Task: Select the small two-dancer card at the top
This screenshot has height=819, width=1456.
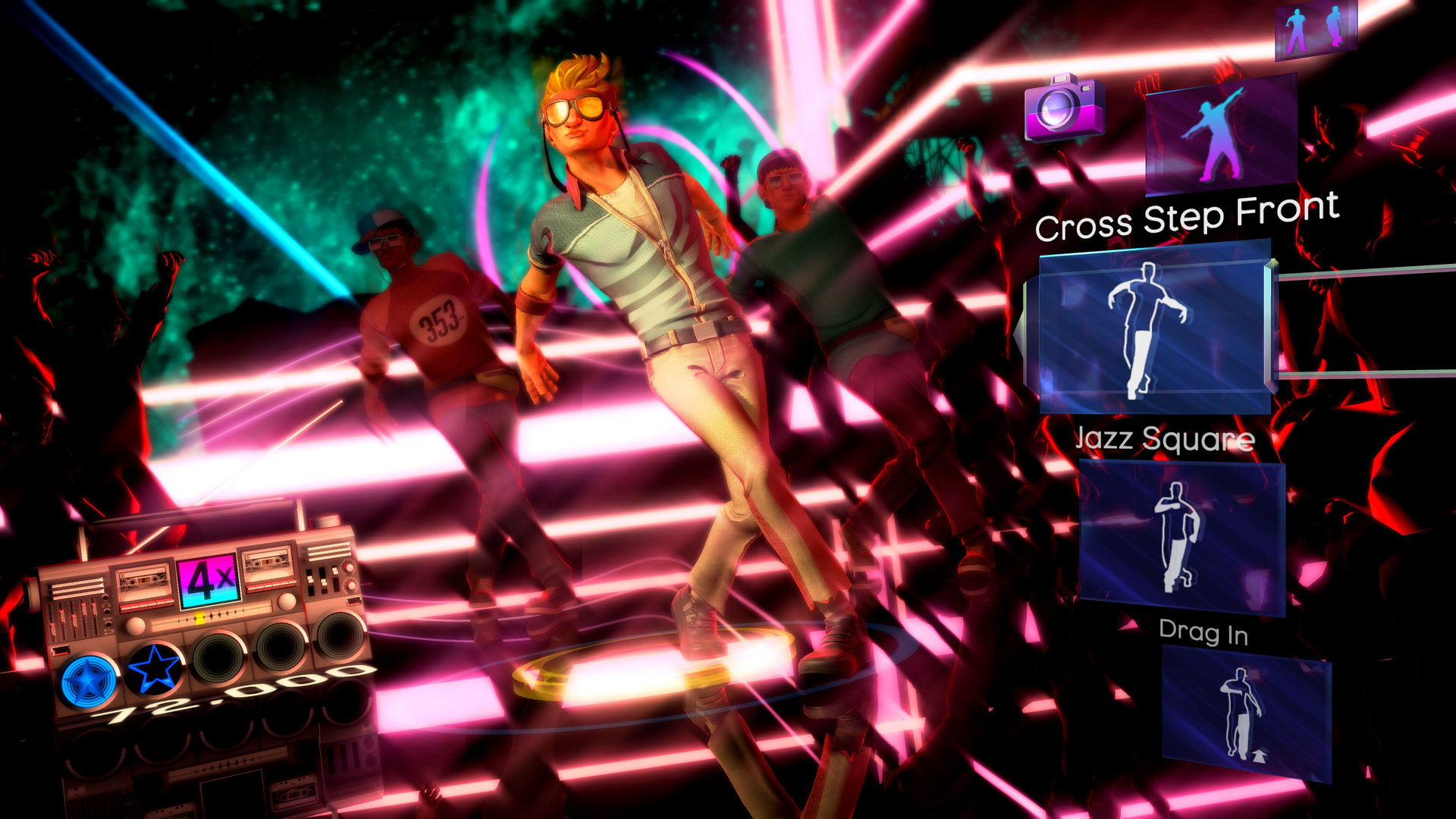Action: (x=1315, y=30)
